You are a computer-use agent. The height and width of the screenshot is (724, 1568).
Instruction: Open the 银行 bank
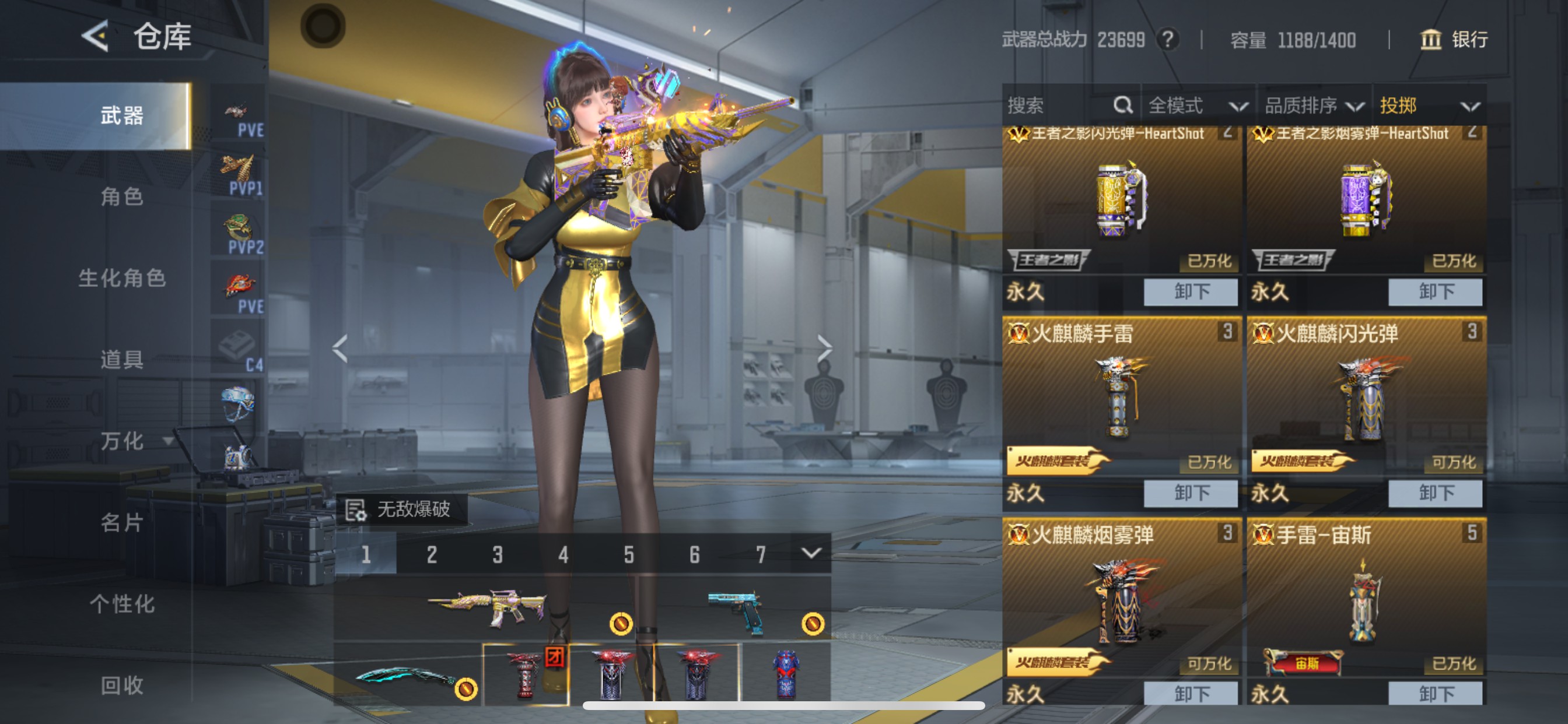(x=1454, y=40)
